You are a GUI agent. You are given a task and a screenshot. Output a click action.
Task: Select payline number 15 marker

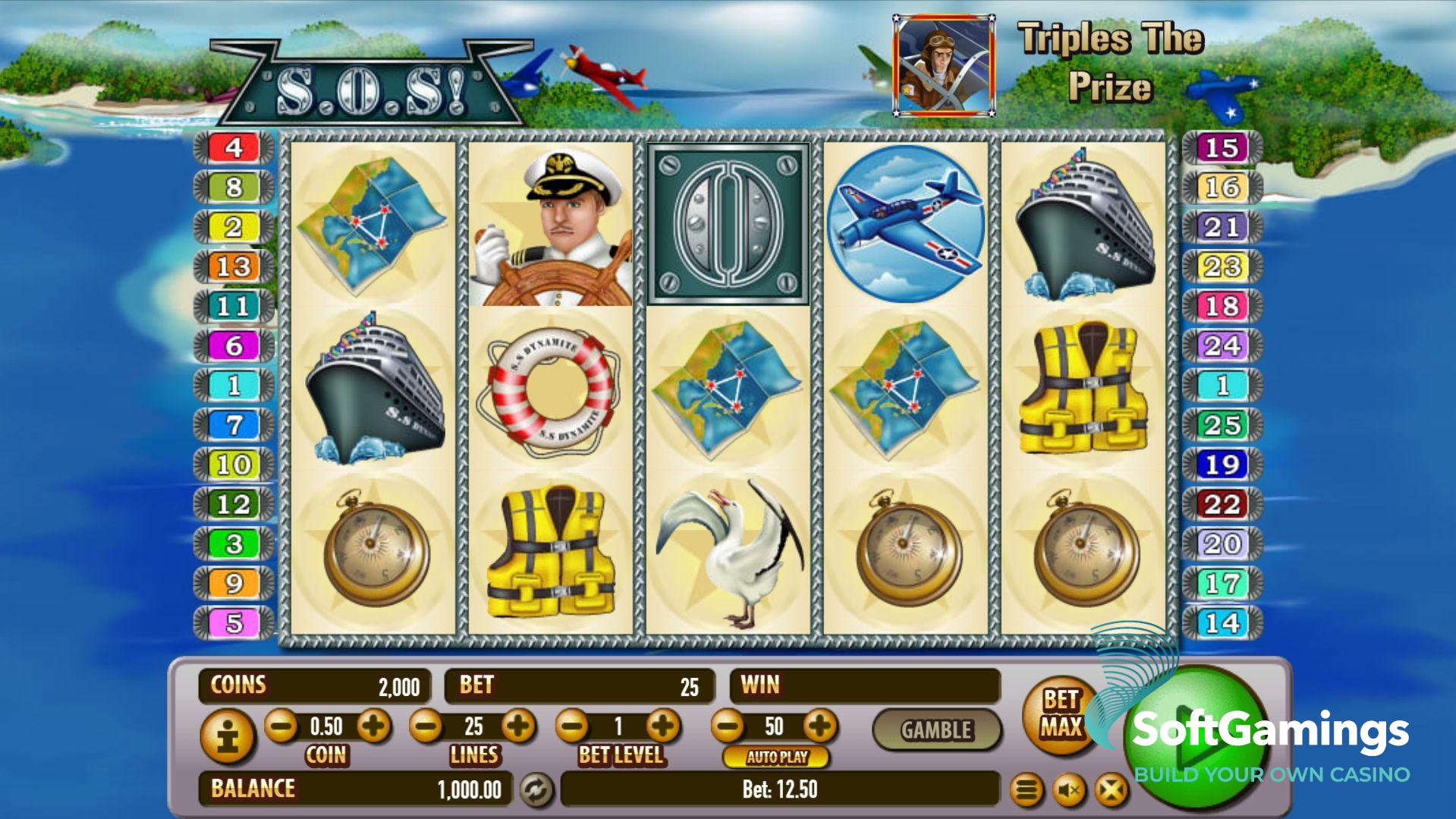1222,147
